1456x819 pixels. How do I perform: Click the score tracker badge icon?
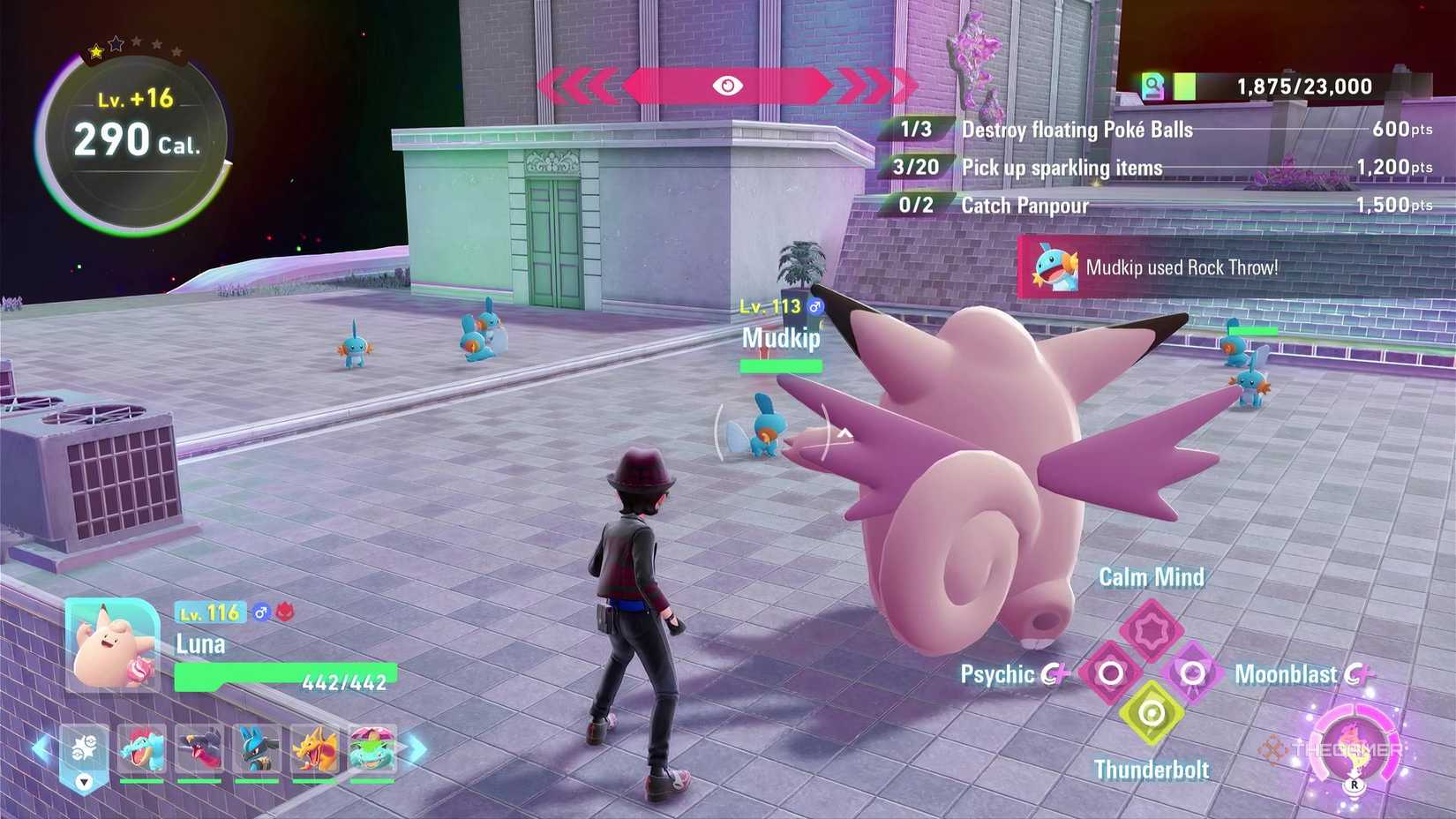pyautogui.click(x=1151, y=85)
